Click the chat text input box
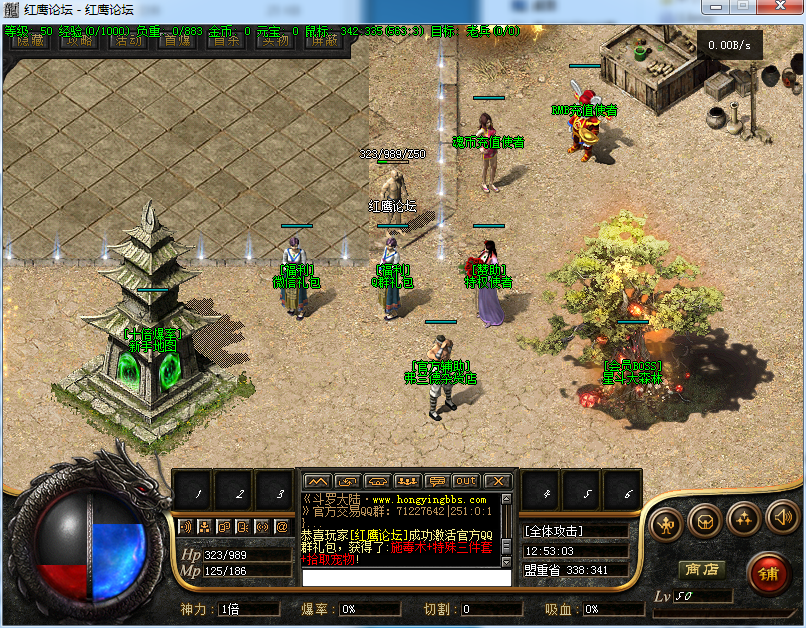The width and height of the screenshot is (806, 628). tap(400, 578)
